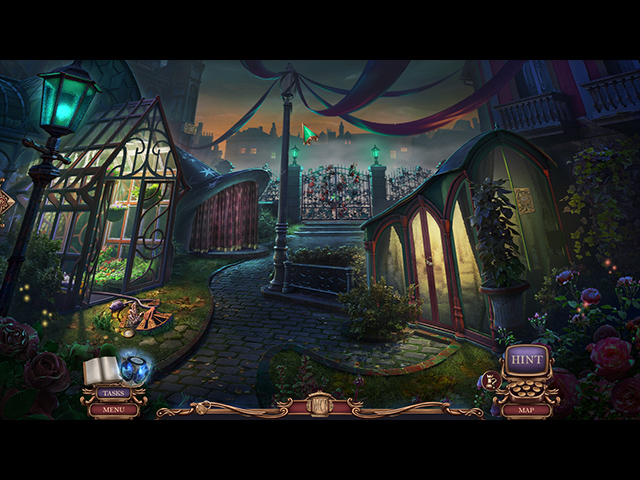Expand the collapsed inventory bar emblem

click(319, 405)
